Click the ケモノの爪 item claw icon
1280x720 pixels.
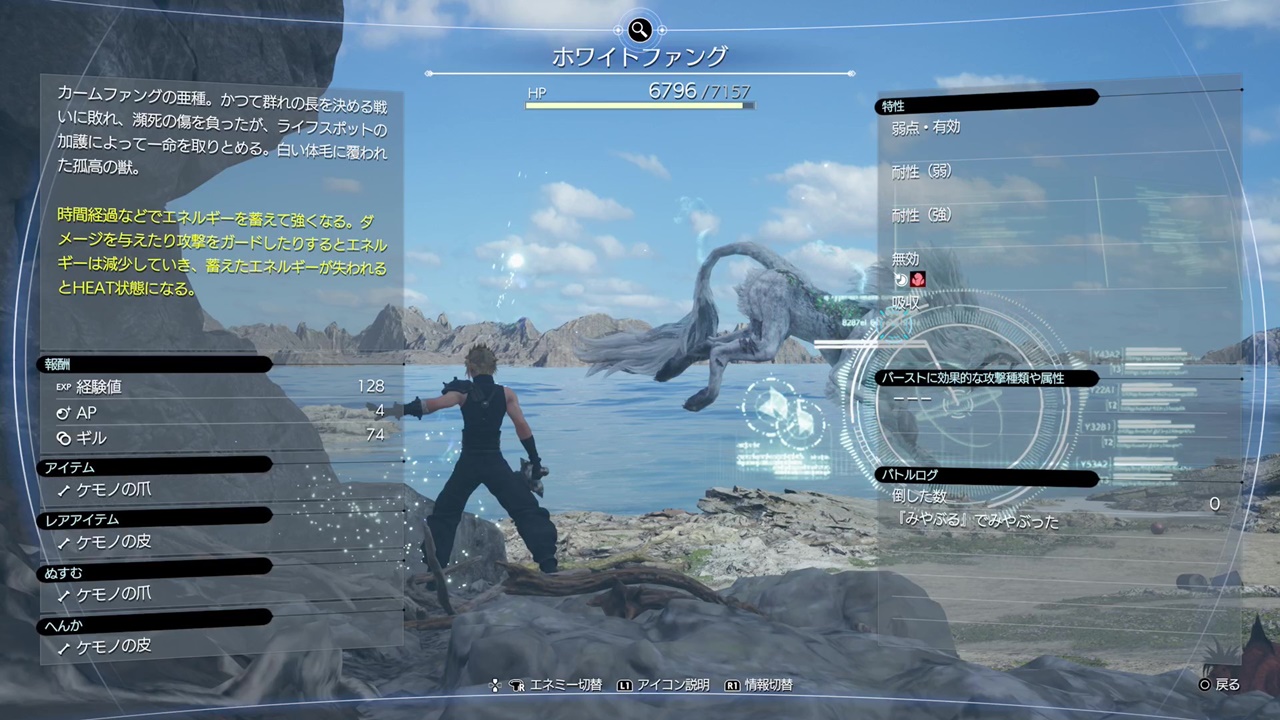[62, 490]
